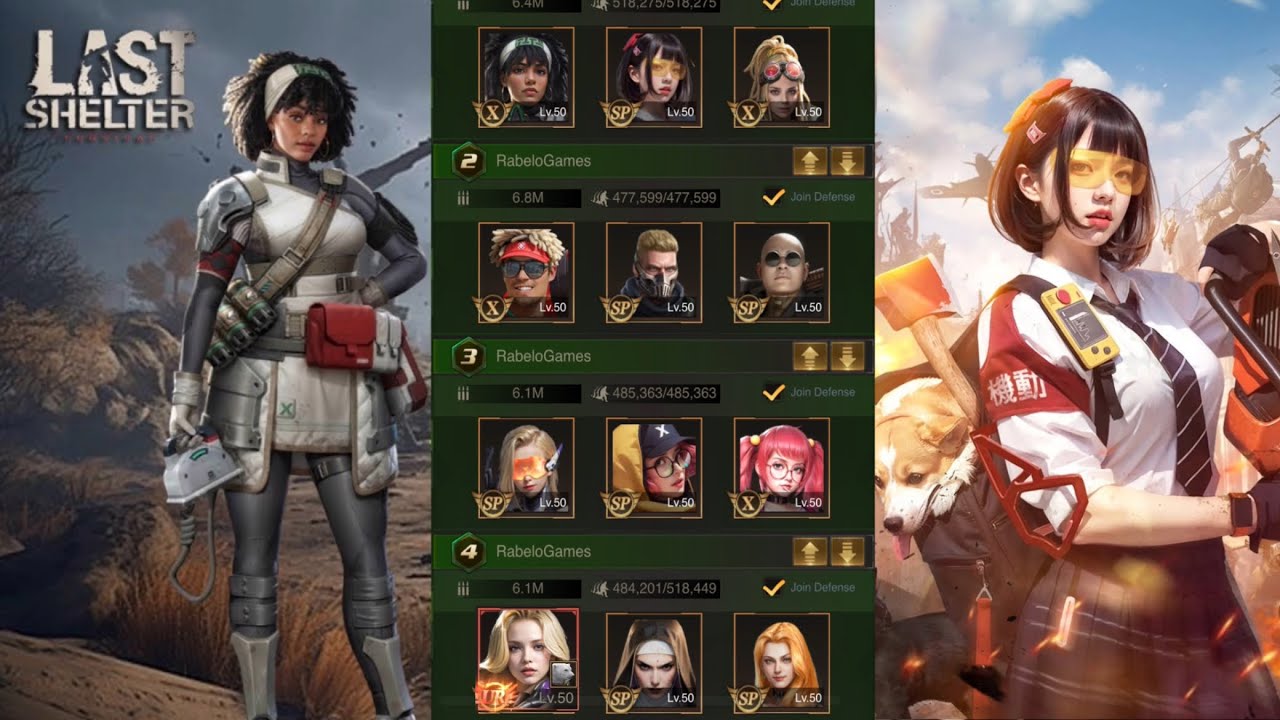This screenshot has height=720, width=1280.
Task: Move squad 2 up in defense order
Action: (810, 160)
